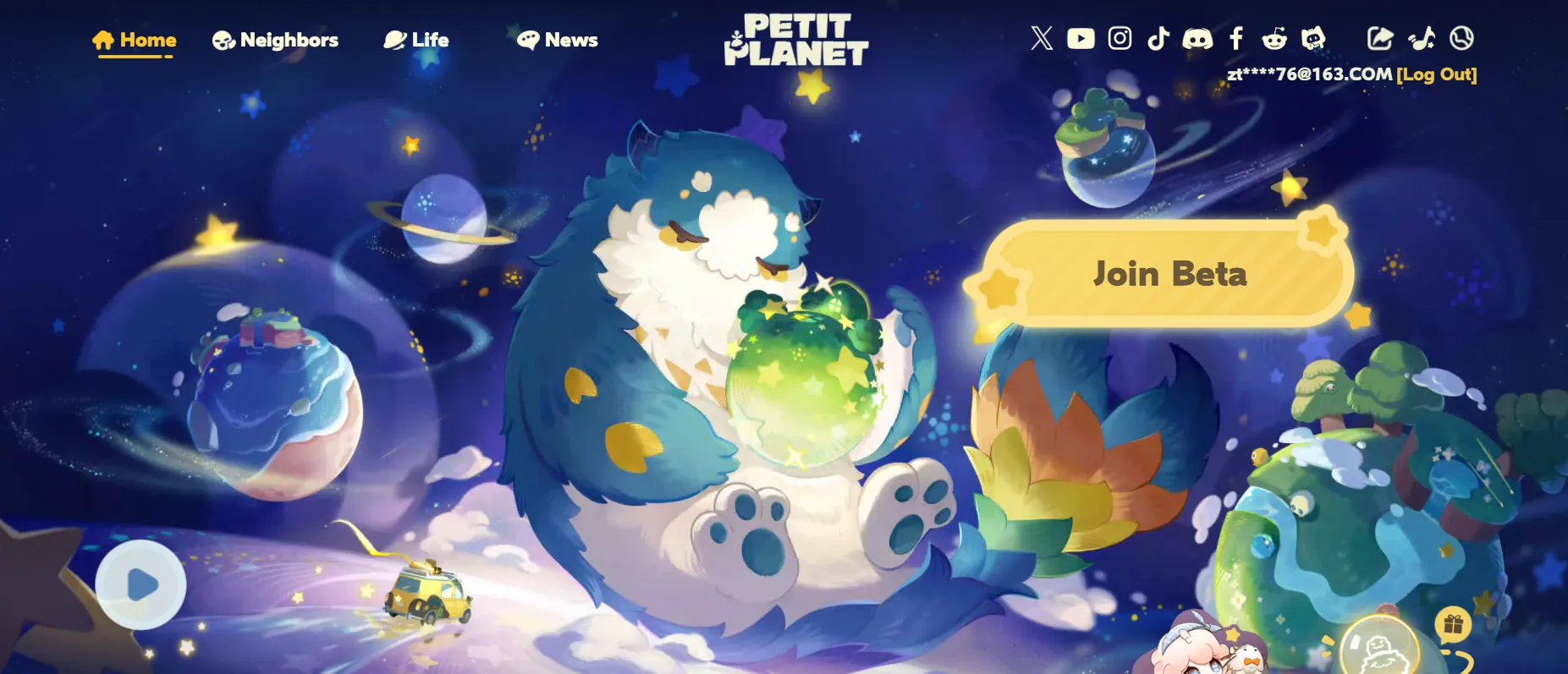Viewport: 1568px width, 674px height.
Task: Click the Log Out link
Action: (1436, 74)
